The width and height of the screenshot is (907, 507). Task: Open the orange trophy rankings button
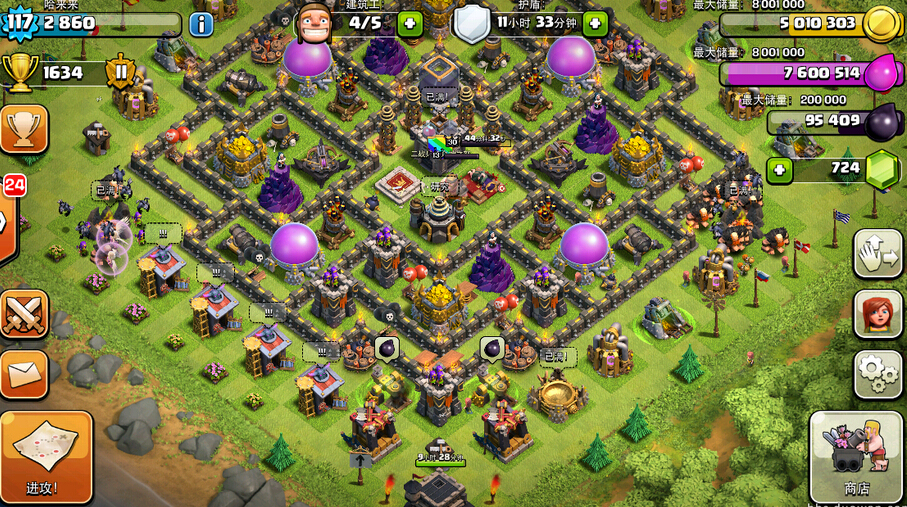[x=23, y=129]
